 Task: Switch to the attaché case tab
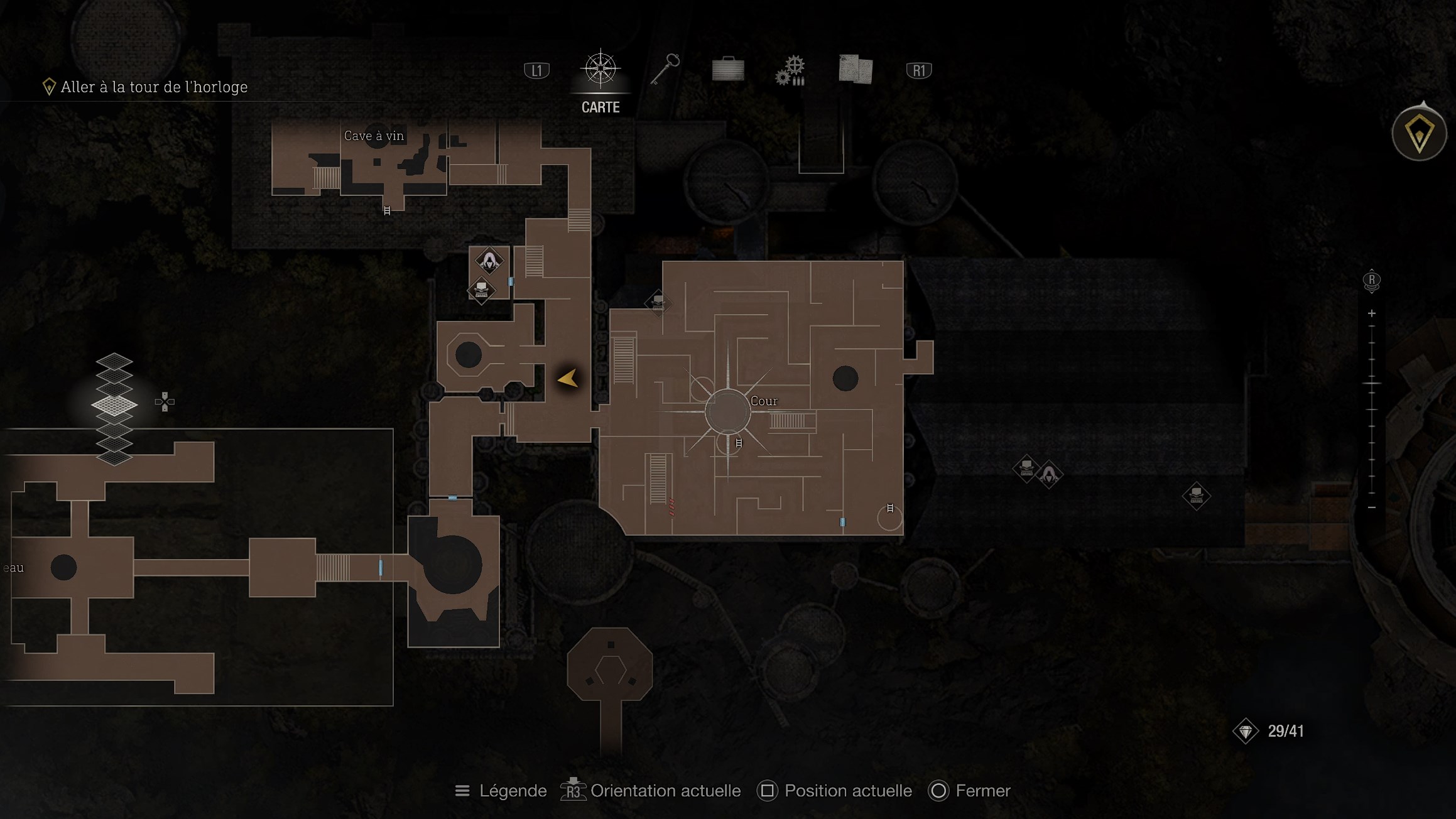(x=728, y=69)
